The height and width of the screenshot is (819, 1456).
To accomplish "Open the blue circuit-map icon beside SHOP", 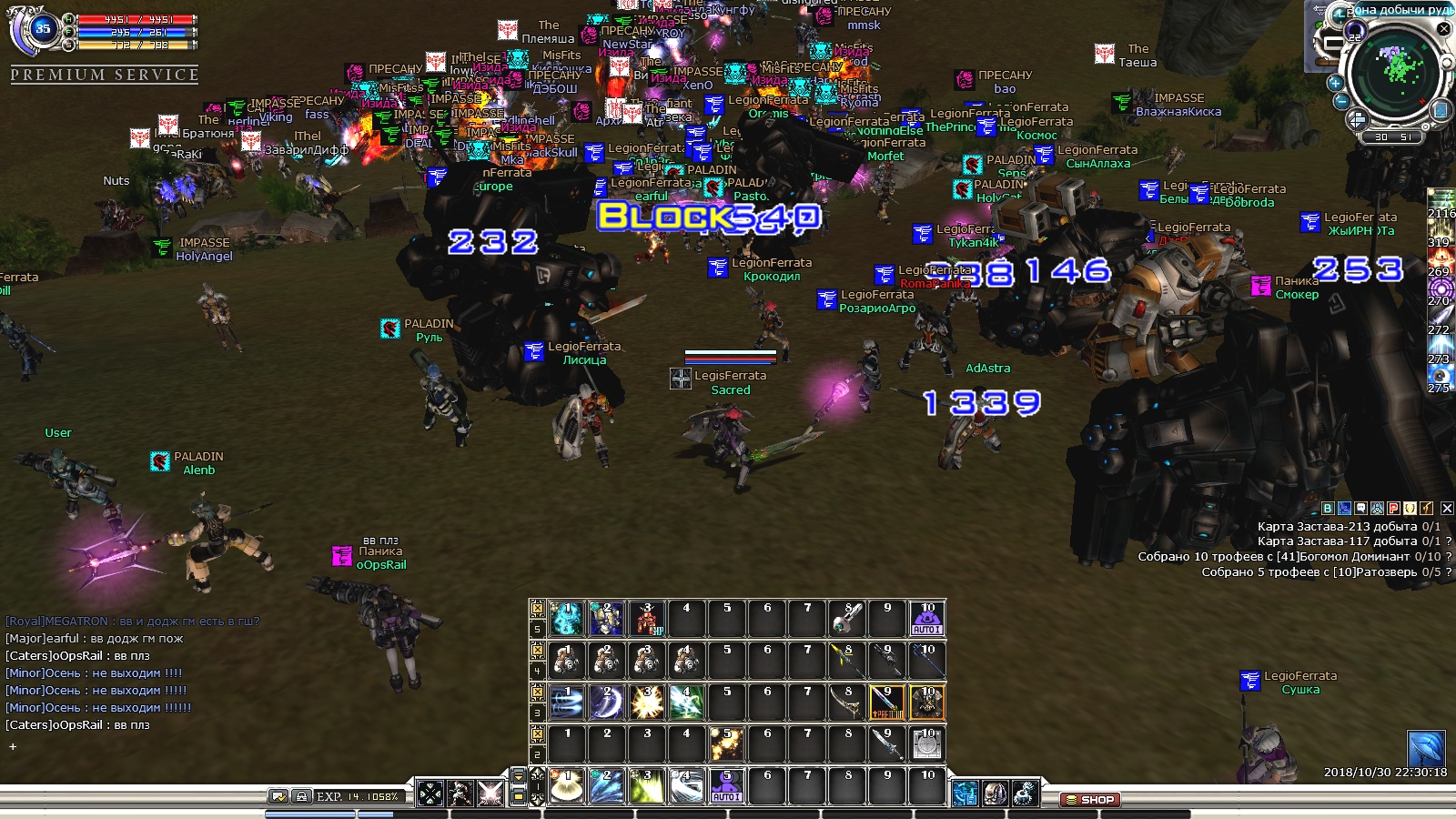I will click(x=966, y=794).
